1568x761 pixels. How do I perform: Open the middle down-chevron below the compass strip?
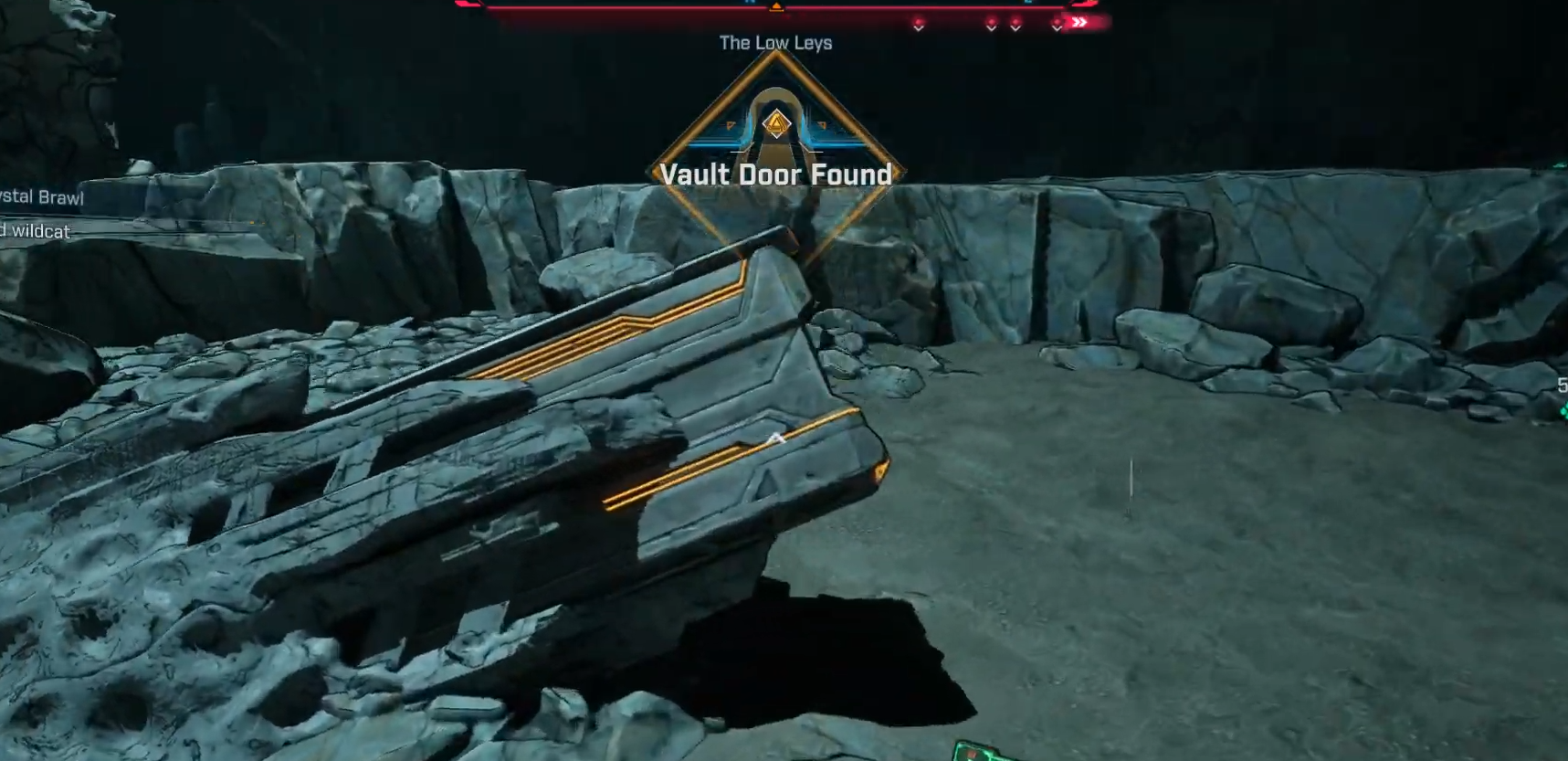[991, 28]
